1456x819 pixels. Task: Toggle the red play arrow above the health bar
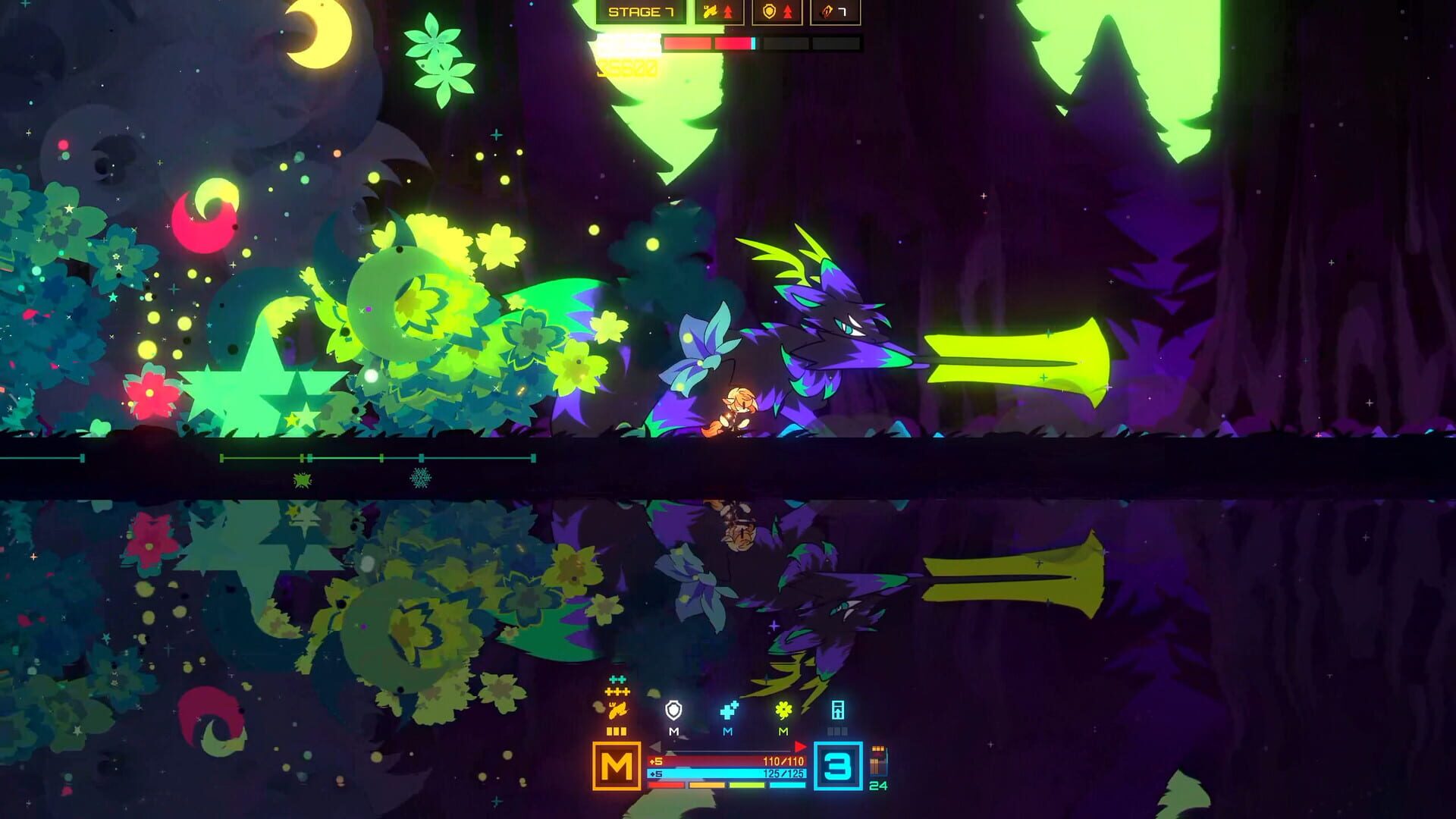[800, 745]
